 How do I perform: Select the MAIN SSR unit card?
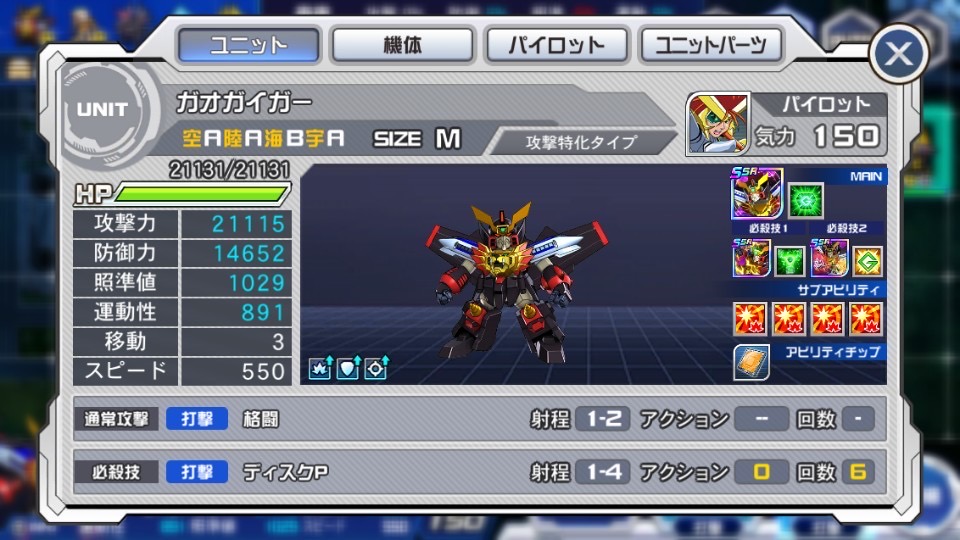tap(757, 194)
